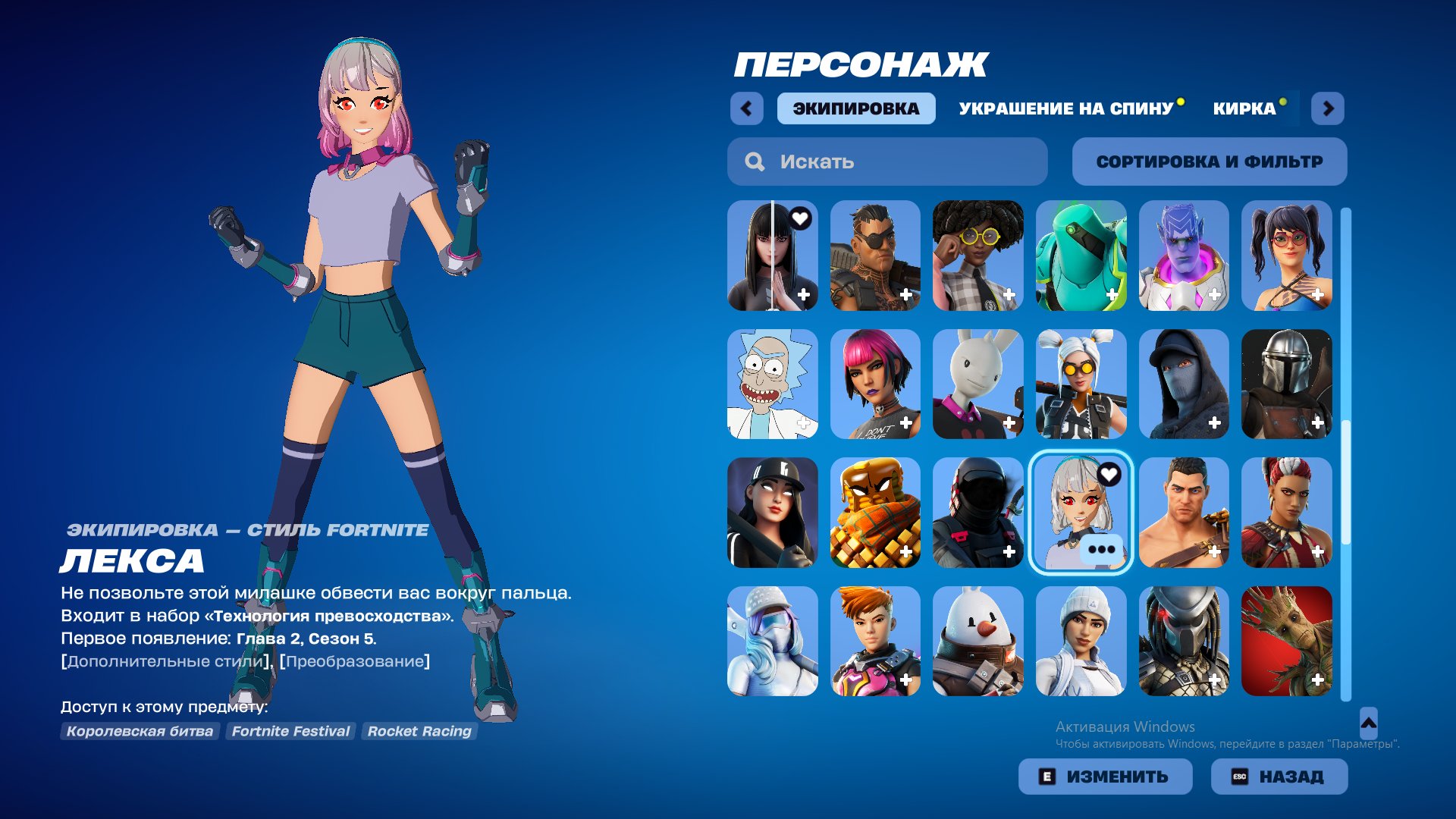Switch to the КИРКА tab
1456x819 pixels.
(x=1244, y=108)
